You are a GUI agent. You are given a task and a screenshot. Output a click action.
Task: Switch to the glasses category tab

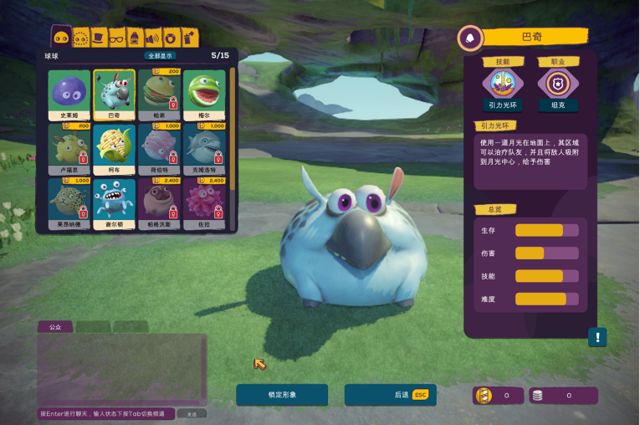pyautogui.click(x=118, y=38)
